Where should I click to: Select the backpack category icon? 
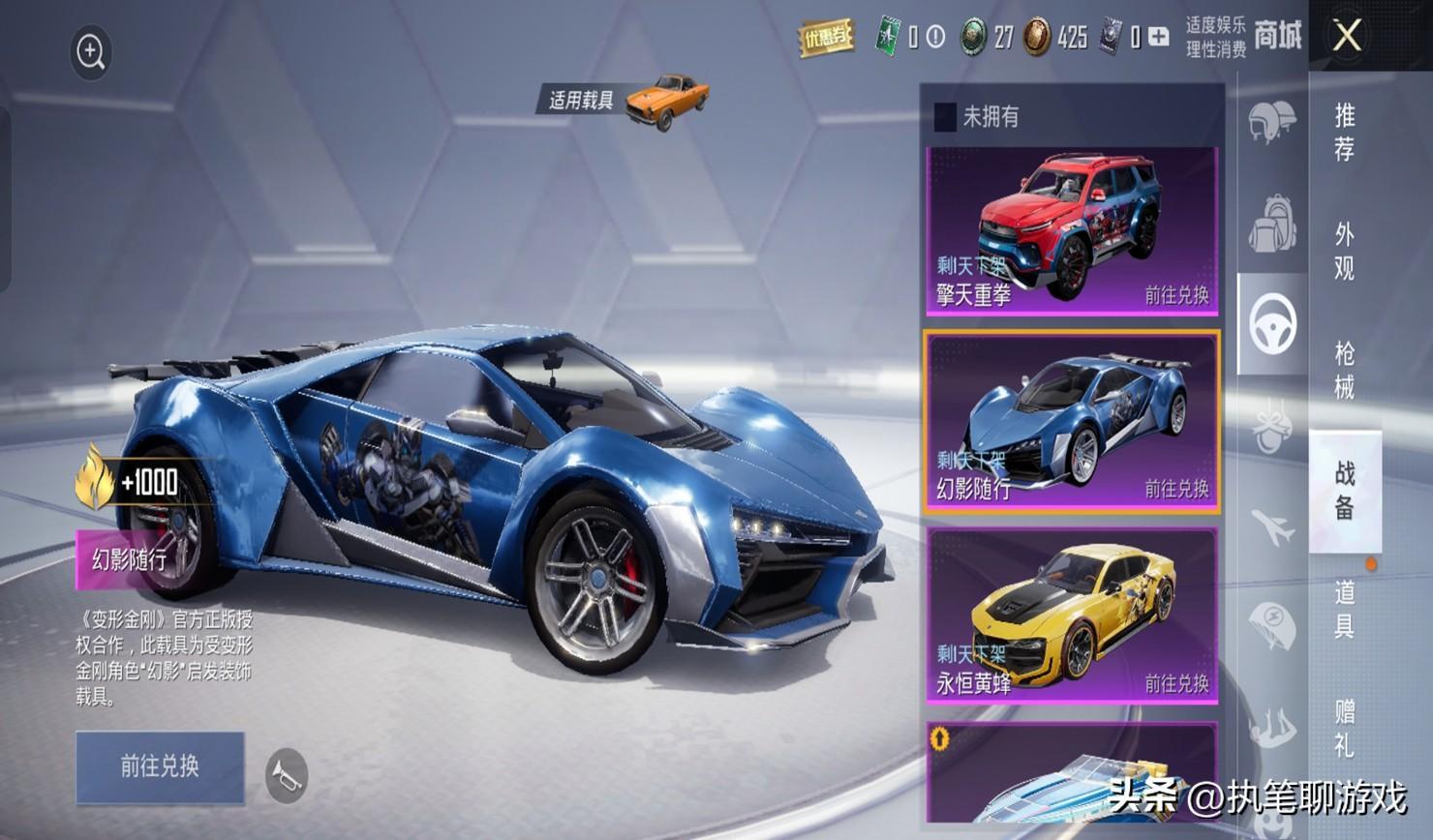point(1271,223)
